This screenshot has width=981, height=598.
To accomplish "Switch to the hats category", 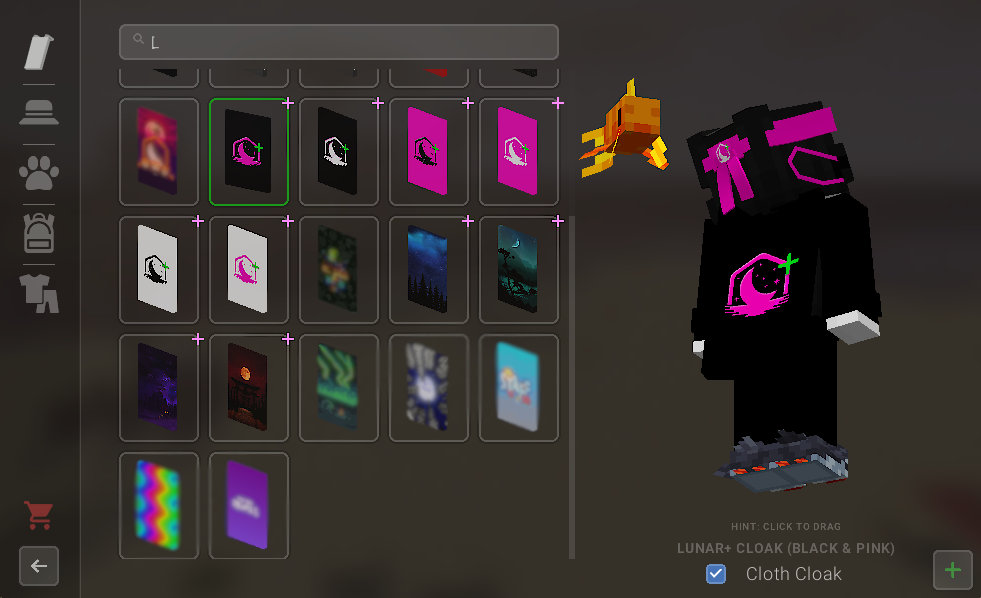I will coord(39,112).
